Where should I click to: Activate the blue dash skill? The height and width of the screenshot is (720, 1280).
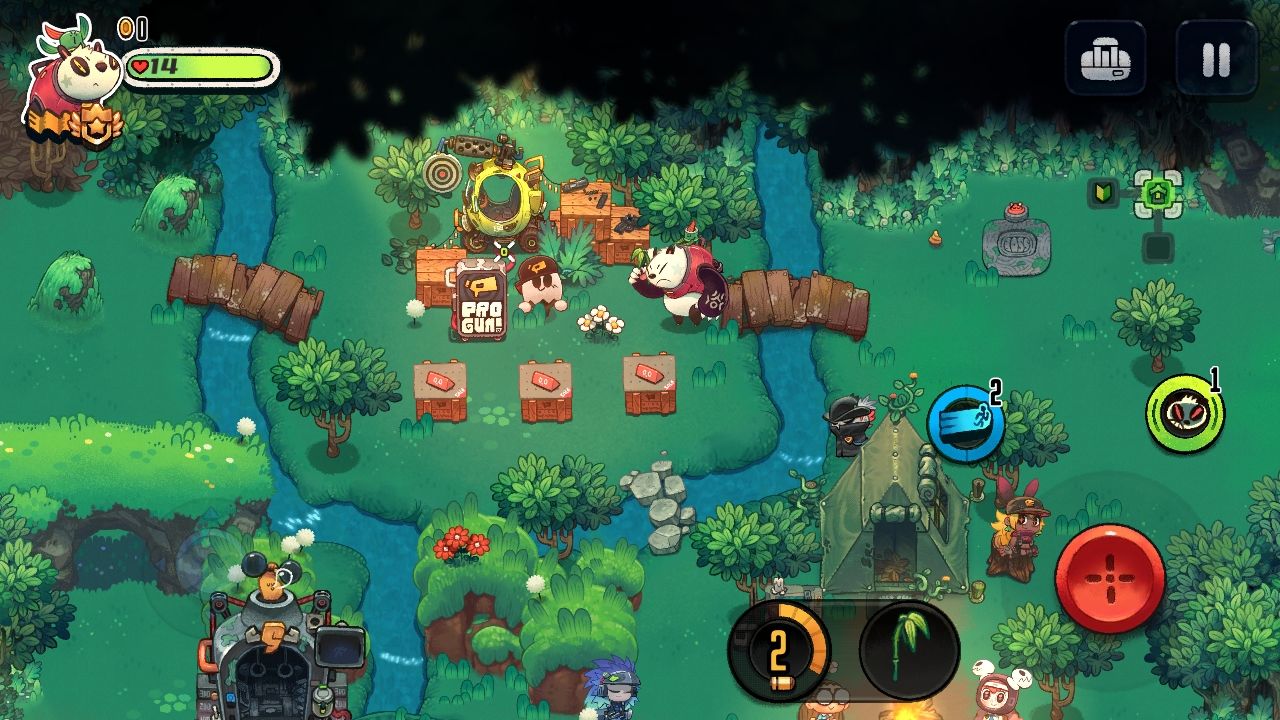(965, 424)
